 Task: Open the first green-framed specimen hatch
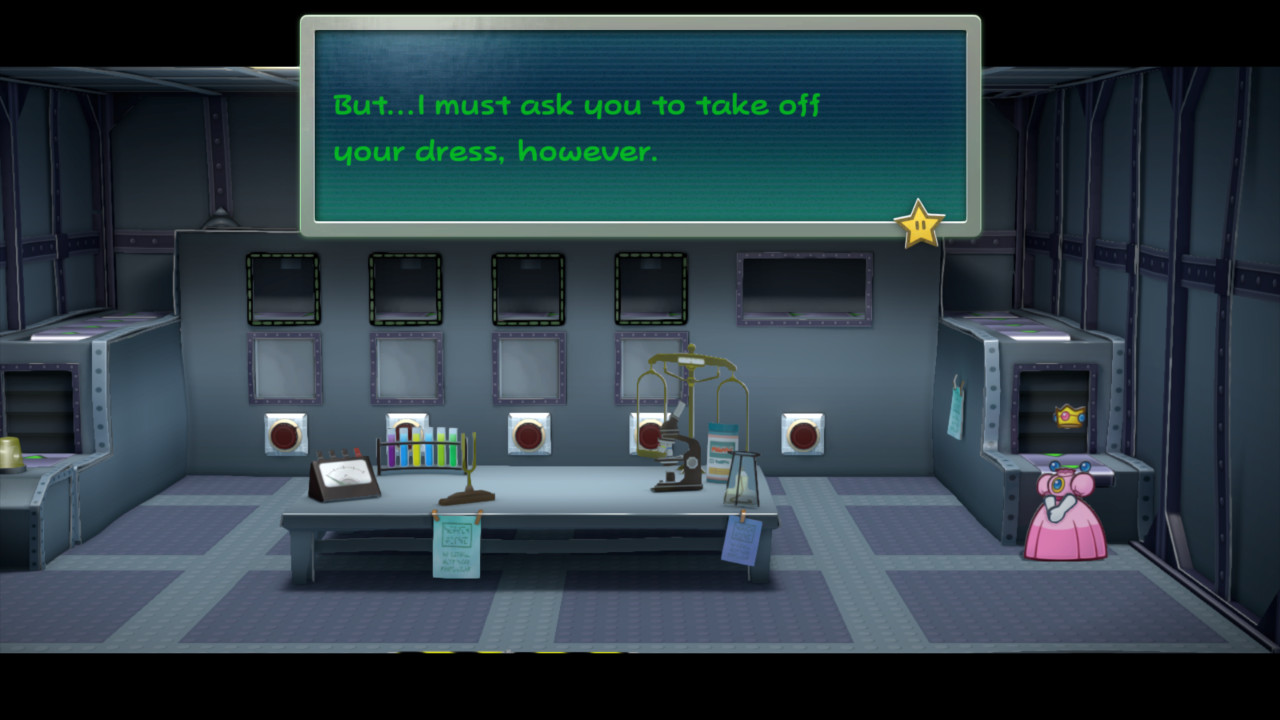(282, 287)
